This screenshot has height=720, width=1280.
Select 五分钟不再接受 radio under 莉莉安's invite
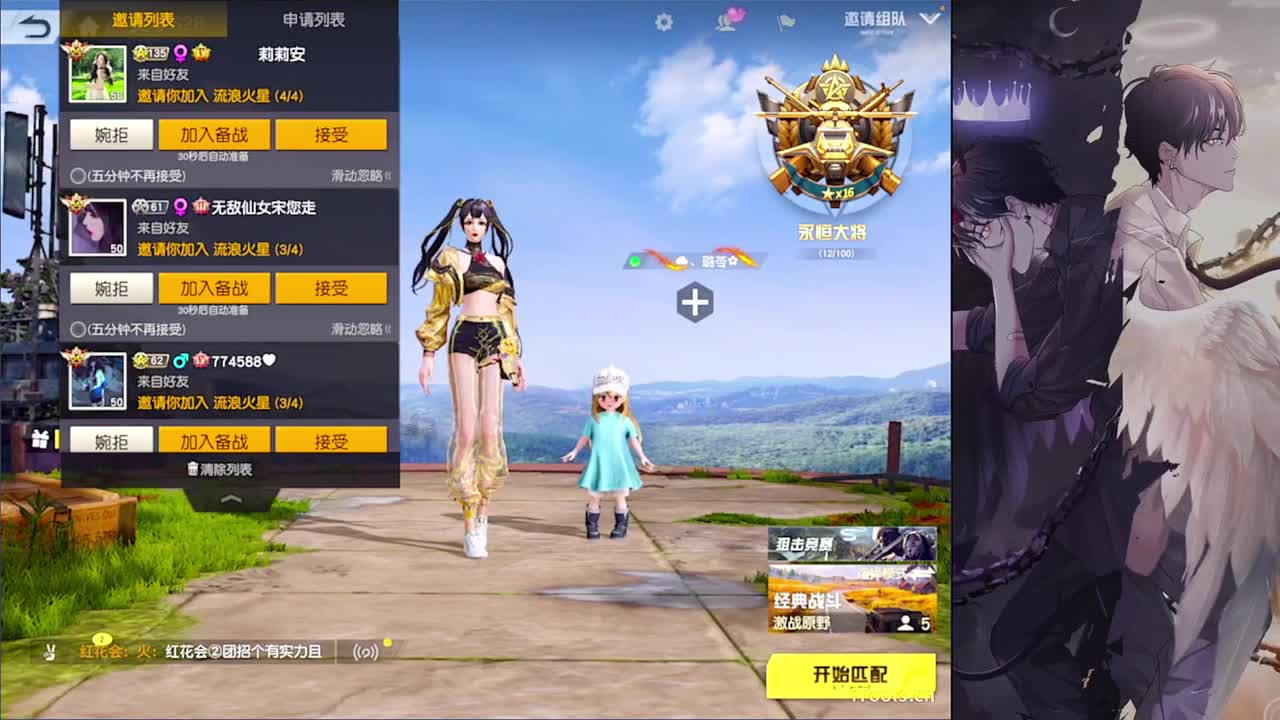[x=76, y=175]
